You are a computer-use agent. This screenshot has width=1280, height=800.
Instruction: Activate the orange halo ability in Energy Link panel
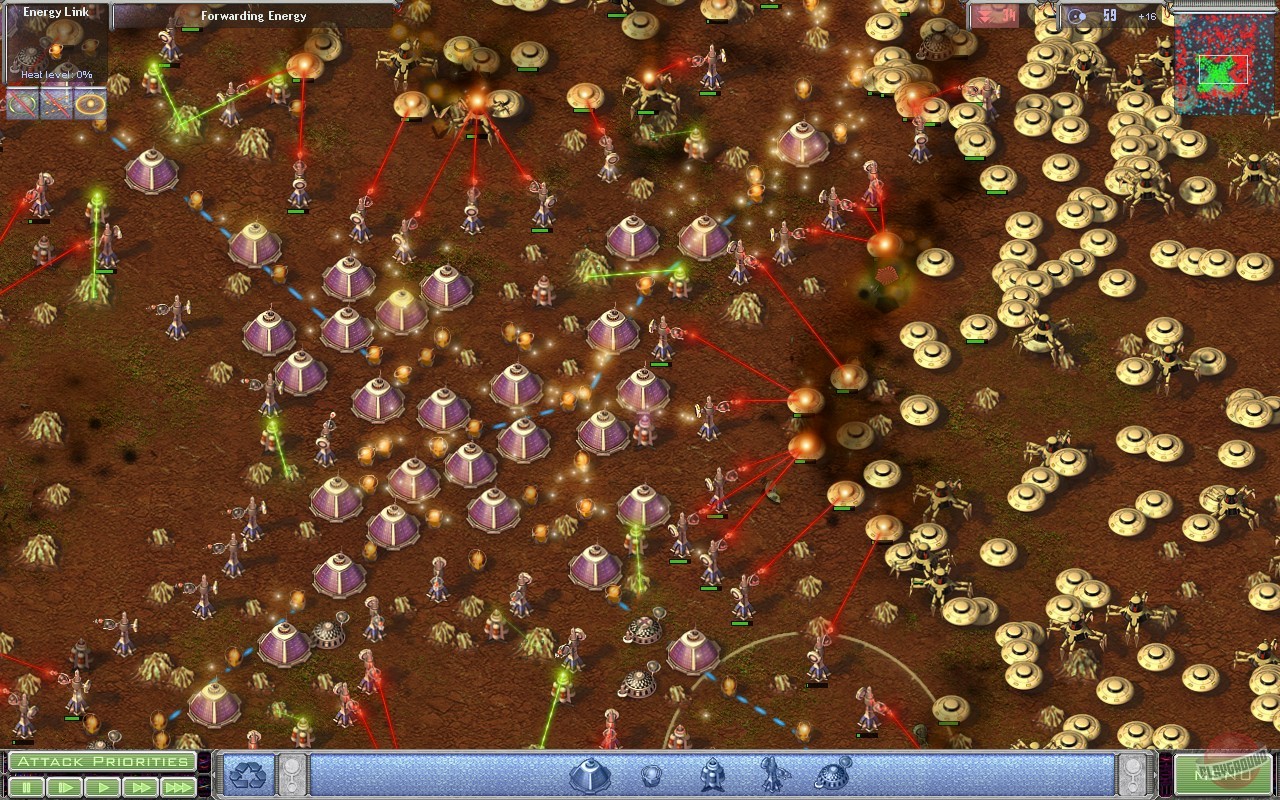(x=90, y=104)
